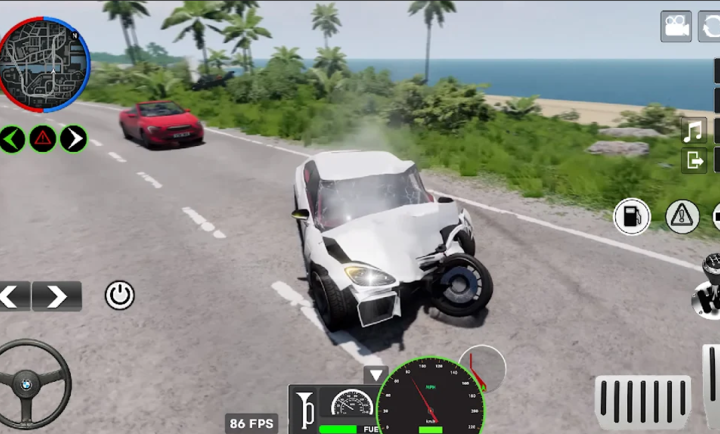The height and width of the screenshot is (434, 720).
Task: Steer left with the left arrow button
Action: (14, 296)
